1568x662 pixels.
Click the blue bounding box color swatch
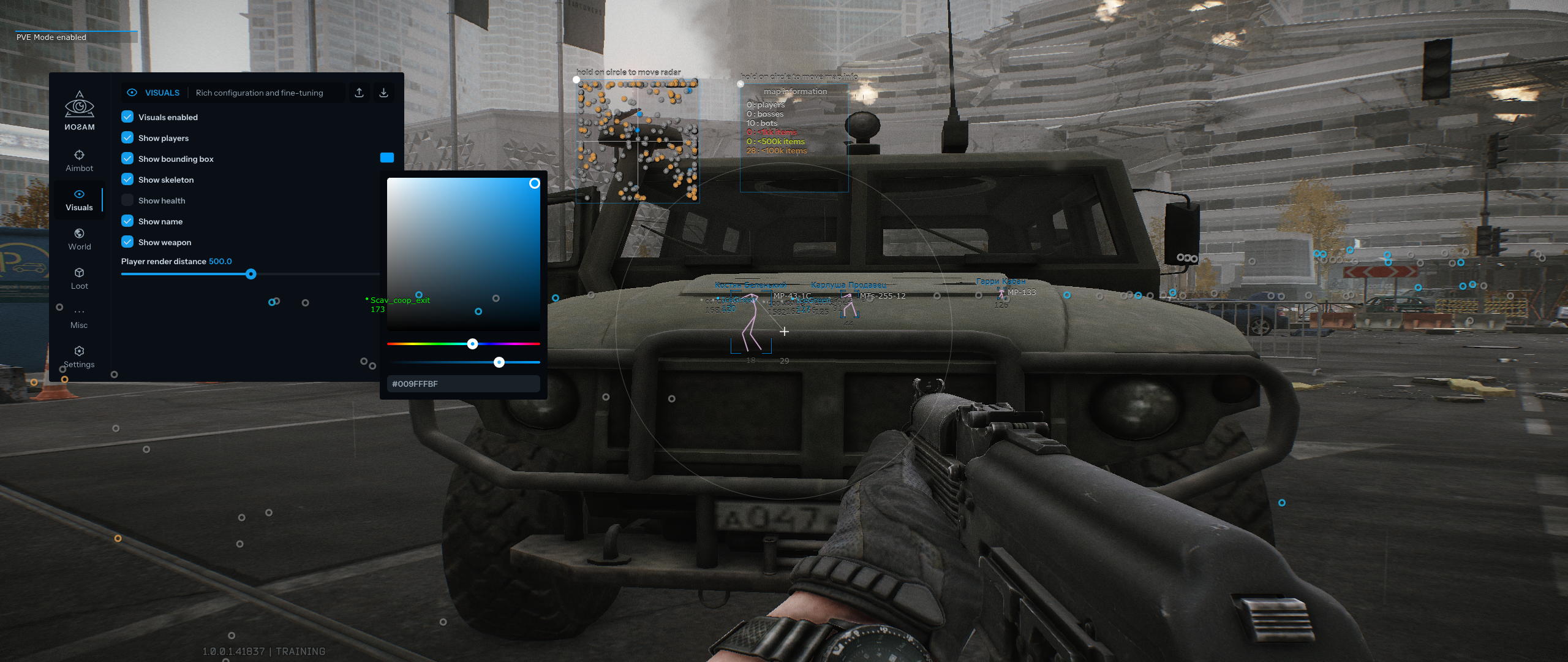coord(387,158)
